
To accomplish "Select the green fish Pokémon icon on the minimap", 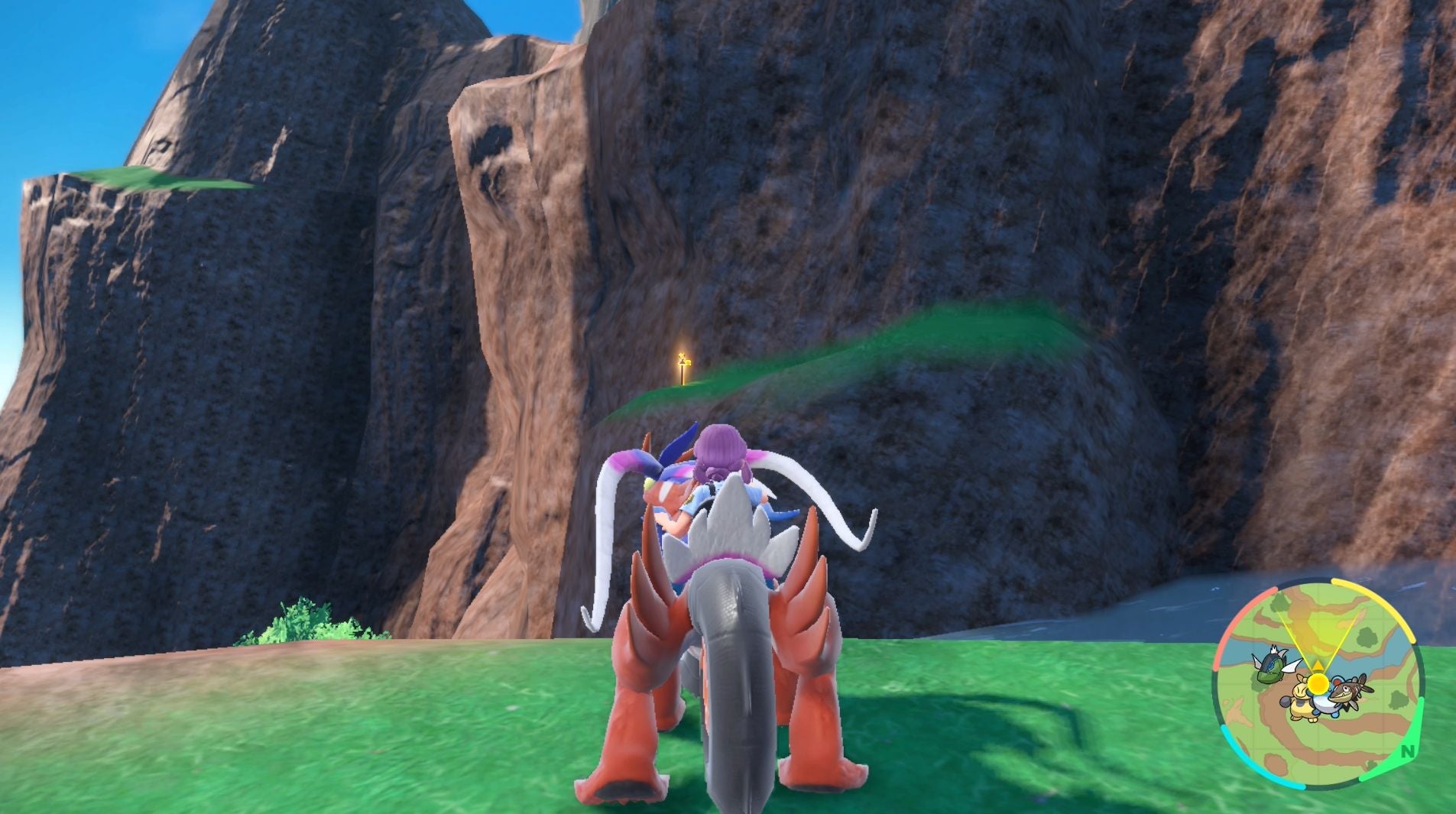I will [1271, 666].
